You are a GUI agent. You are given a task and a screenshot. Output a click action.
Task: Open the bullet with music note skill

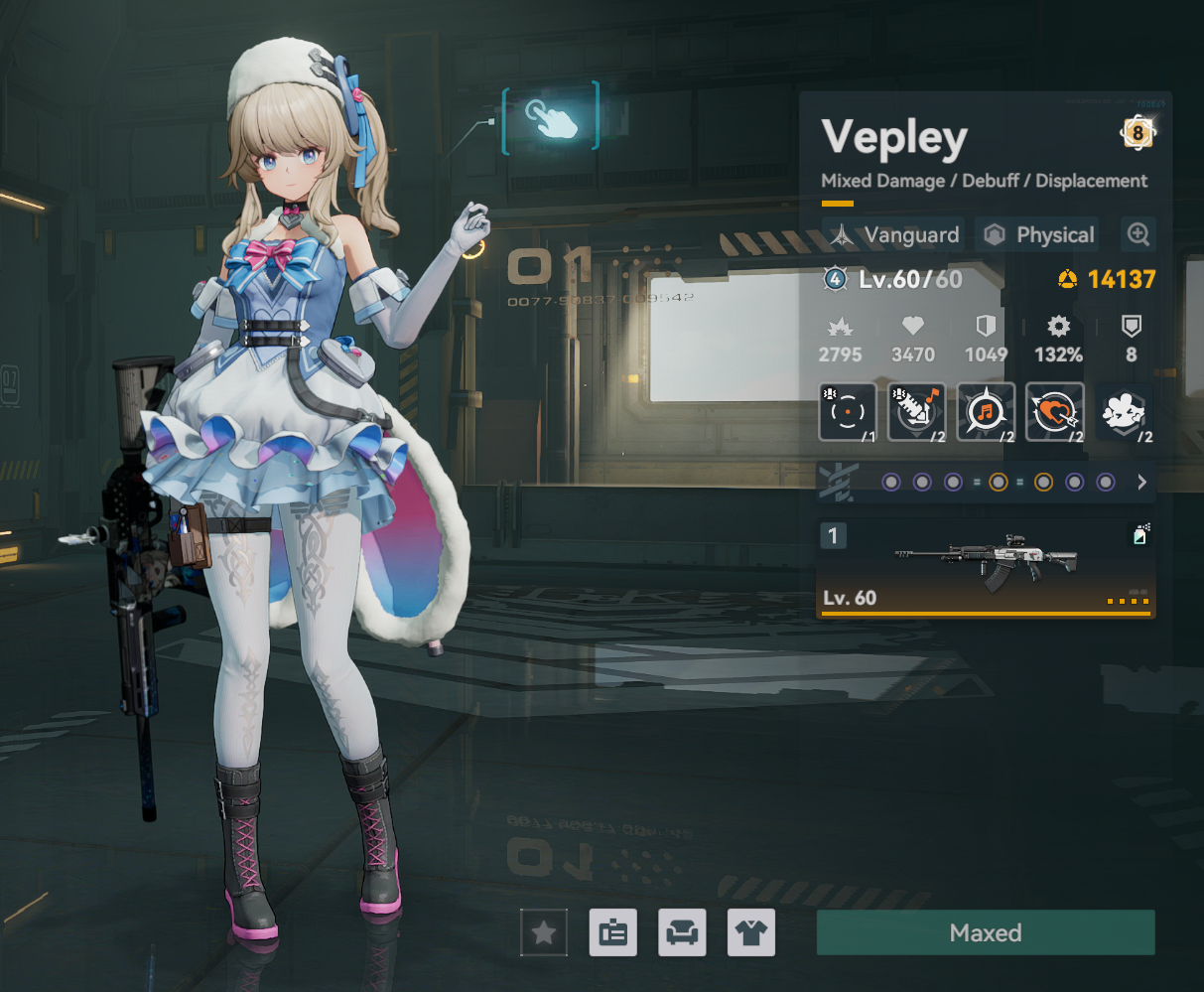coord(916,411)
